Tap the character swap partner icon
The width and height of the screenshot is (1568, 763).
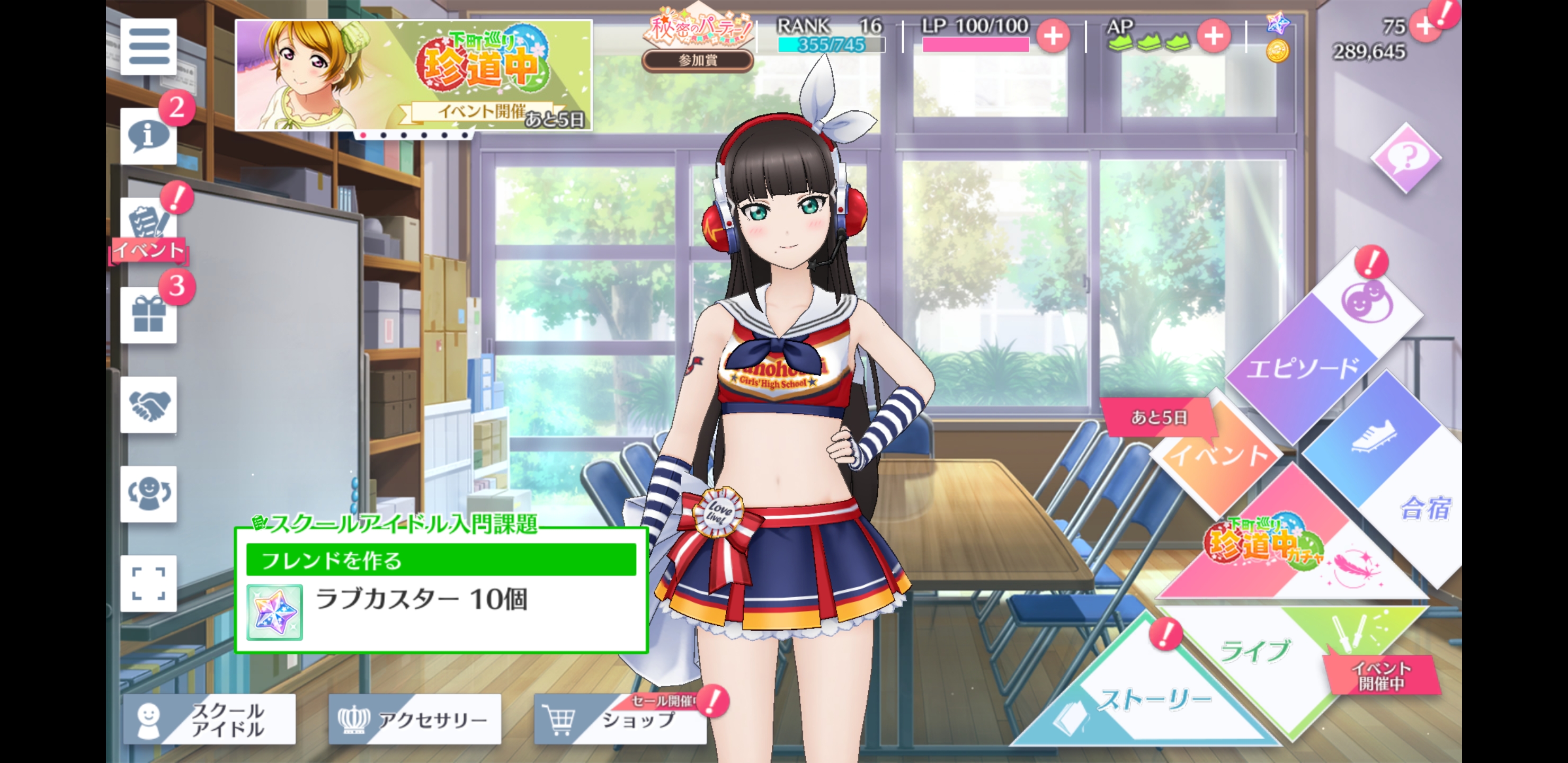click(148, 494)
